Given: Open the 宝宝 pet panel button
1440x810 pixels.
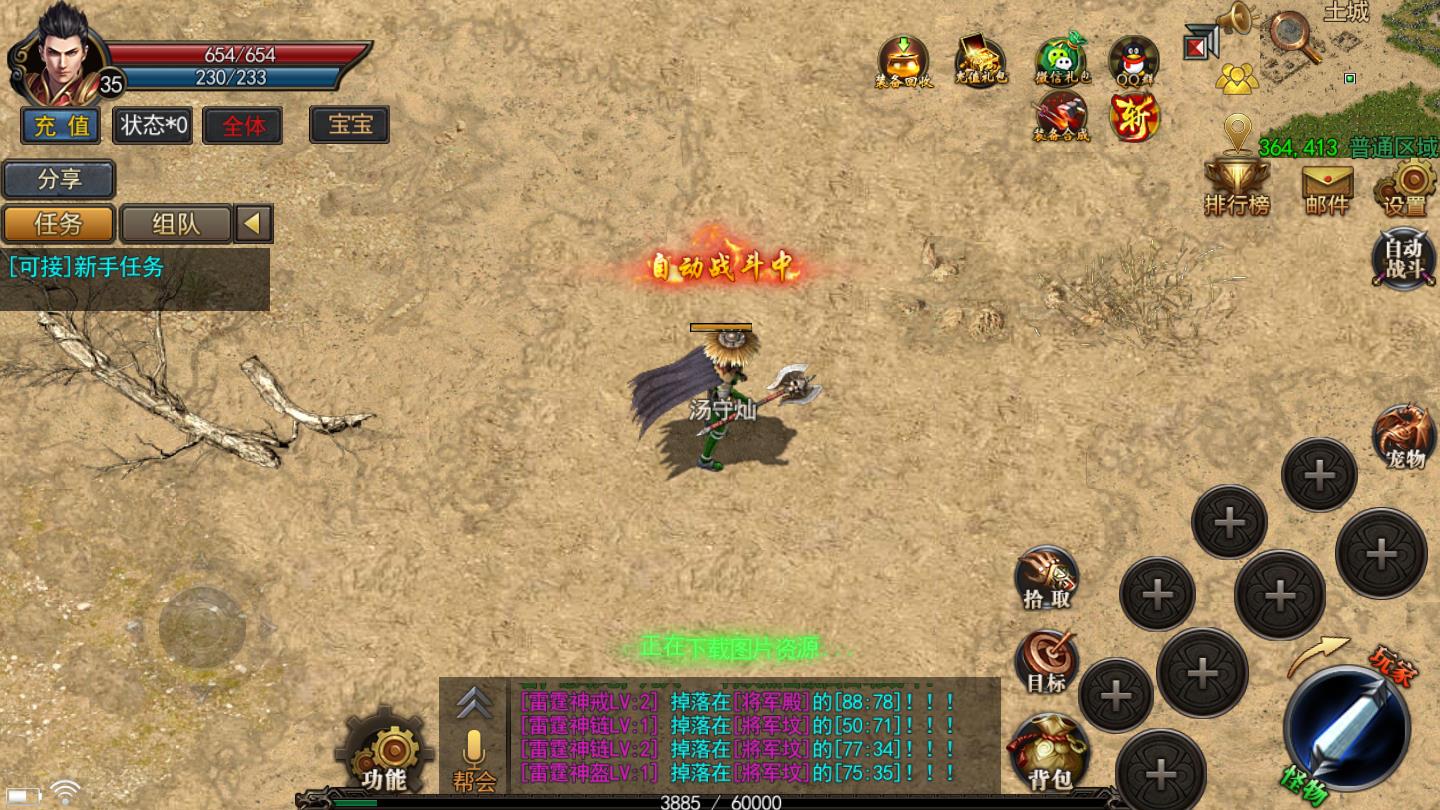Looking at the screenshot, I should tap(349, 125).
